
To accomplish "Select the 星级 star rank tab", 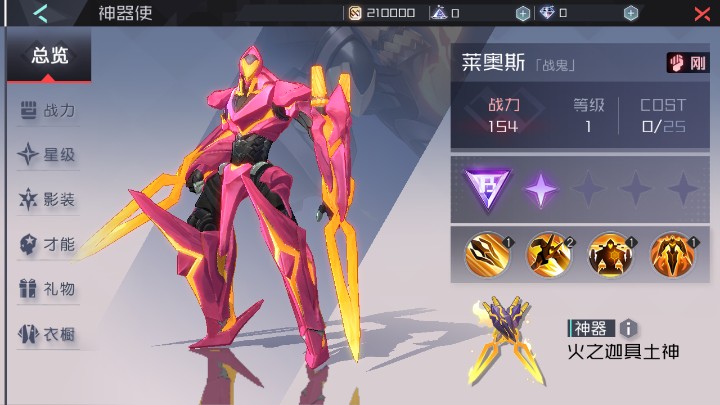I will click(48, 155).
